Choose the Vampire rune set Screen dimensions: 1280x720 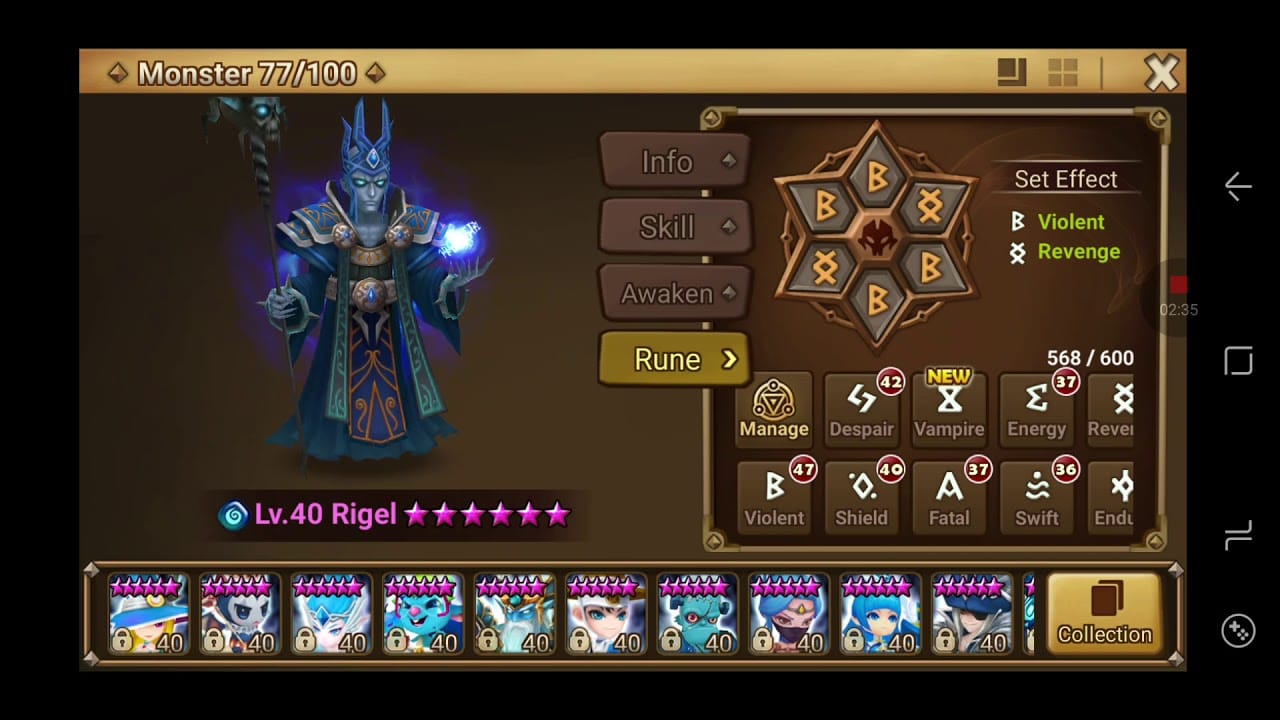(x=949, y=408)
